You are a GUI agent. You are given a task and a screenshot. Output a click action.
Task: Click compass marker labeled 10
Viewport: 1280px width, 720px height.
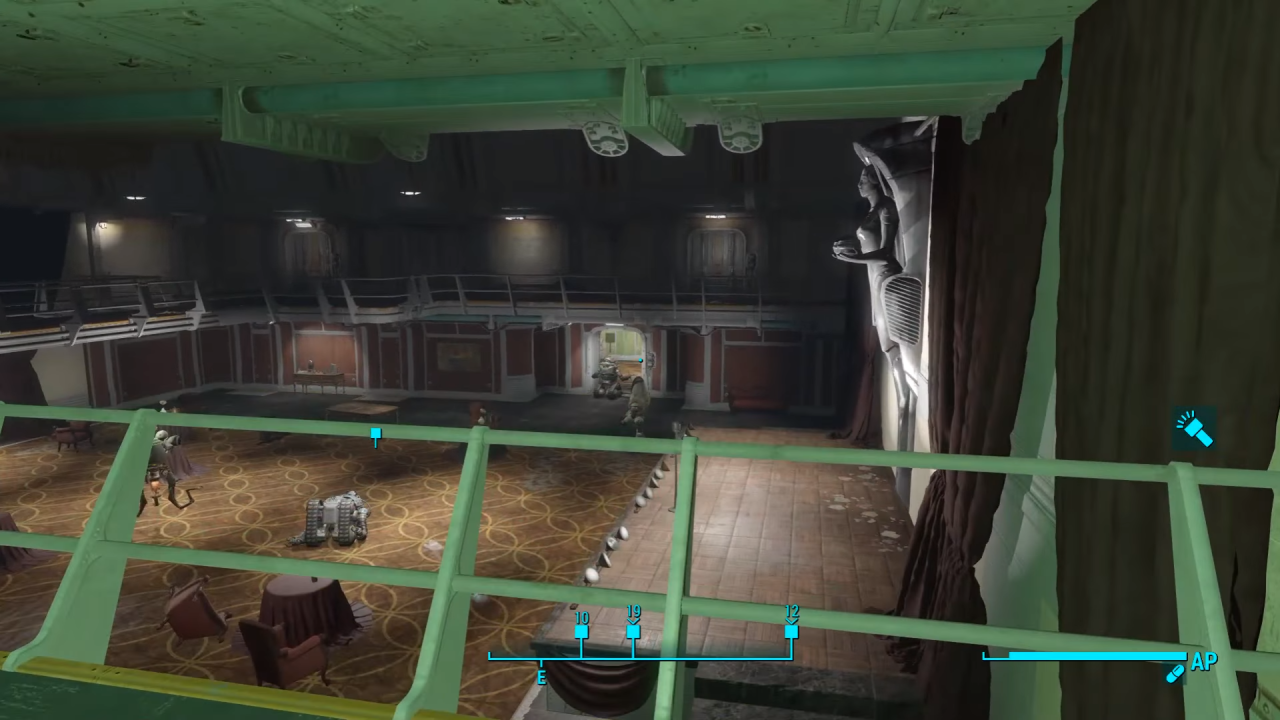point(583,630)
